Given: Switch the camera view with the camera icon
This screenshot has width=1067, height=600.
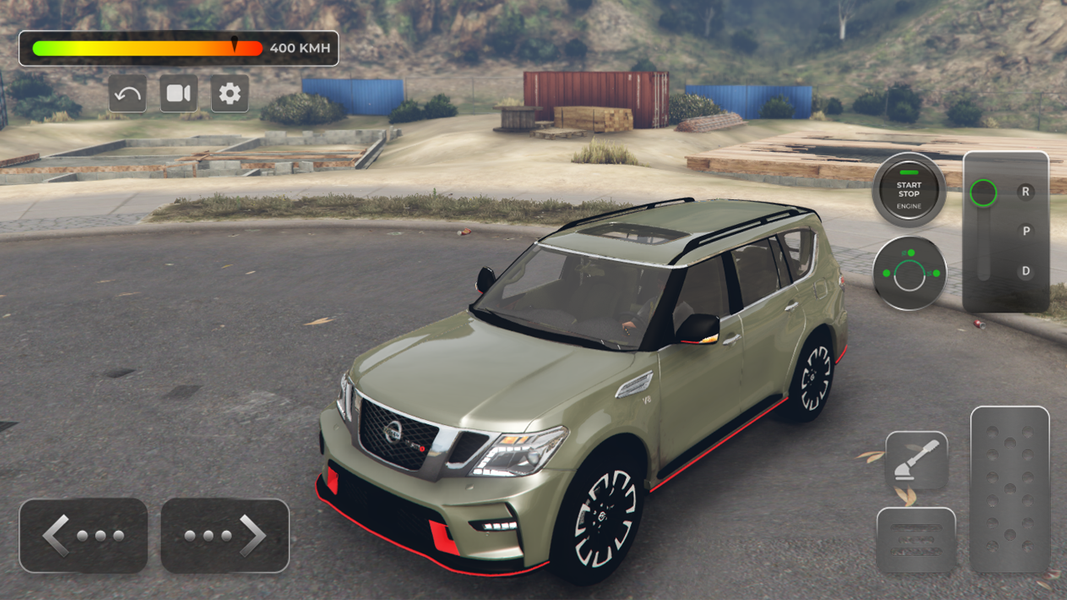Looking at the screenshot, I should click(x=179, y=94).
